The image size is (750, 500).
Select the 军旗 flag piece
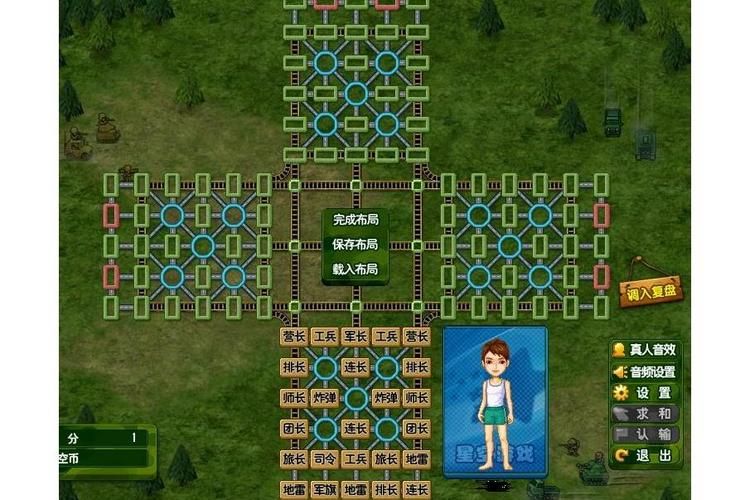coord(324,489)
